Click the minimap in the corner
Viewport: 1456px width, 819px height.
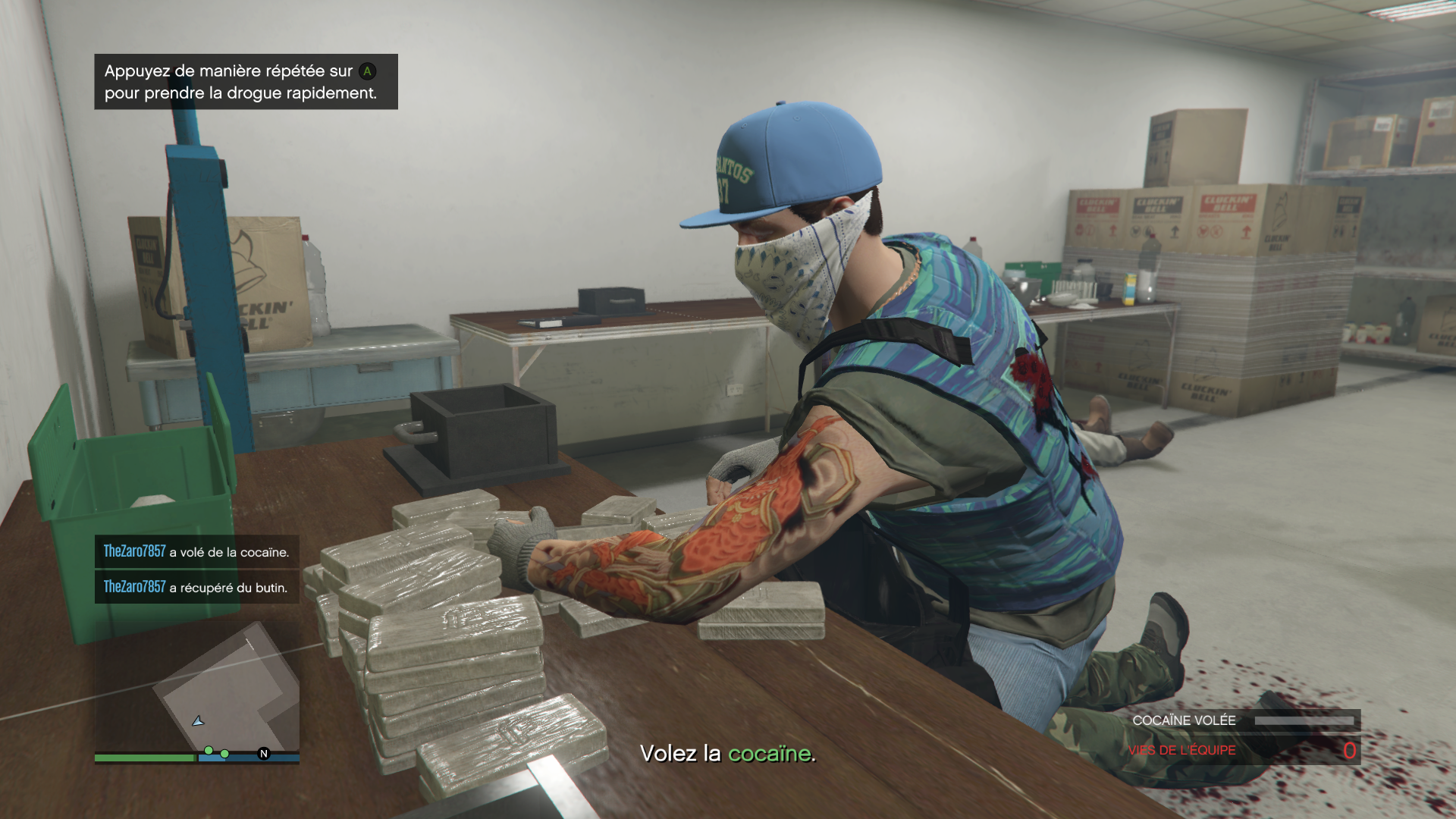[197, 690]
